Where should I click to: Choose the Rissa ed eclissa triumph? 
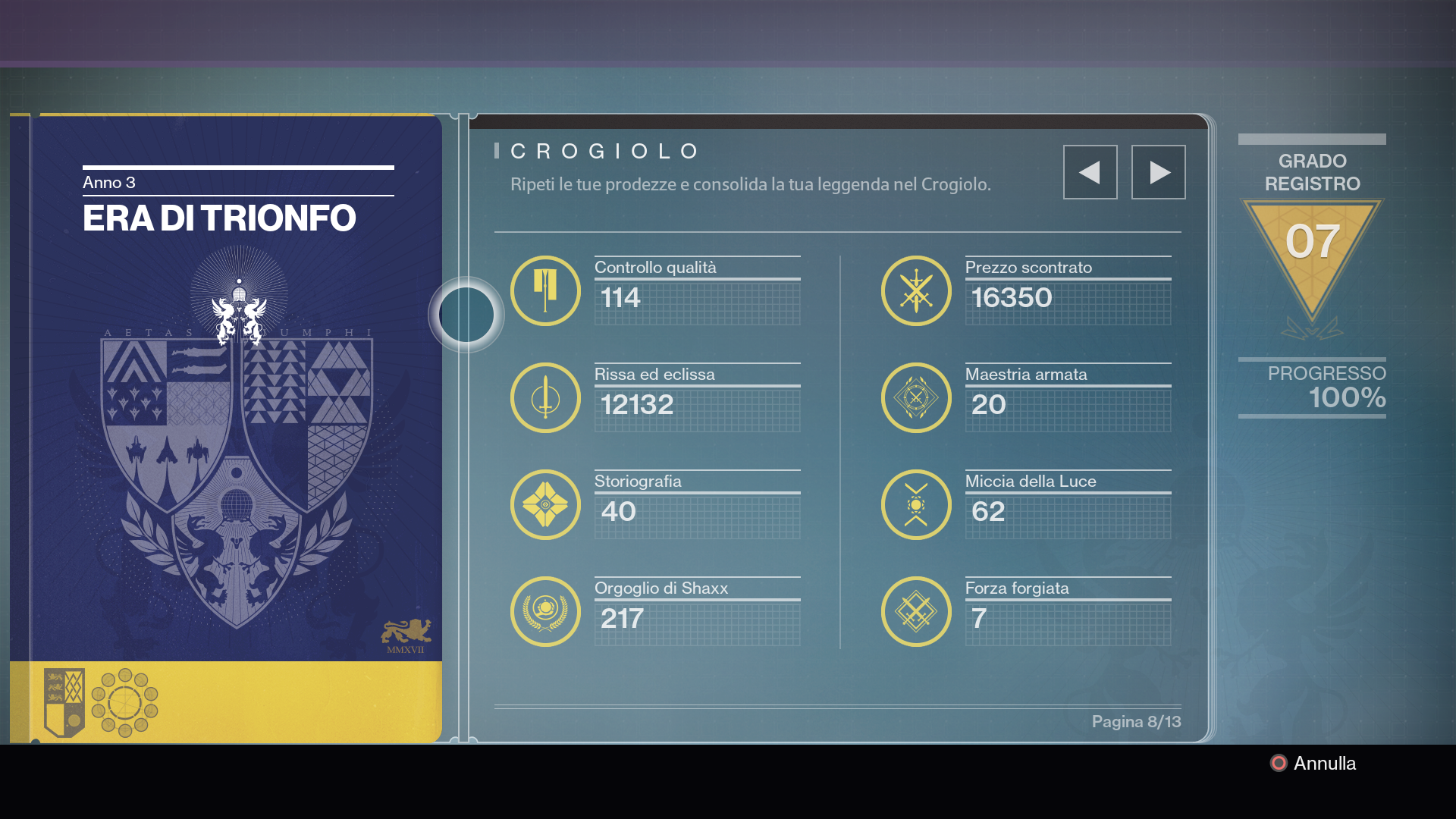[x=545, y=397]
